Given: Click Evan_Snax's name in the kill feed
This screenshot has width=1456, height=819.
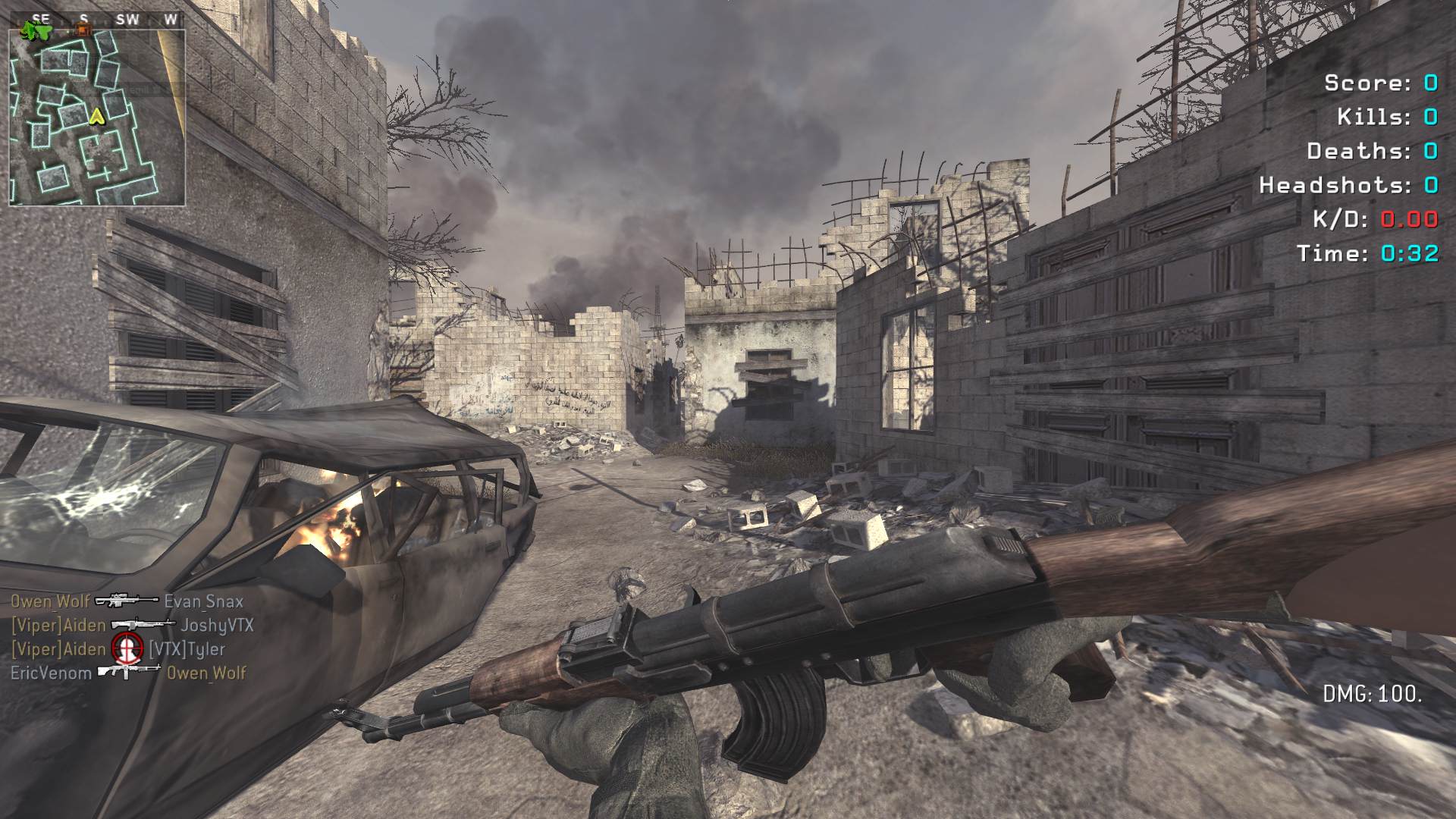Looking at the screenshot, I should (x=203, y=601).
